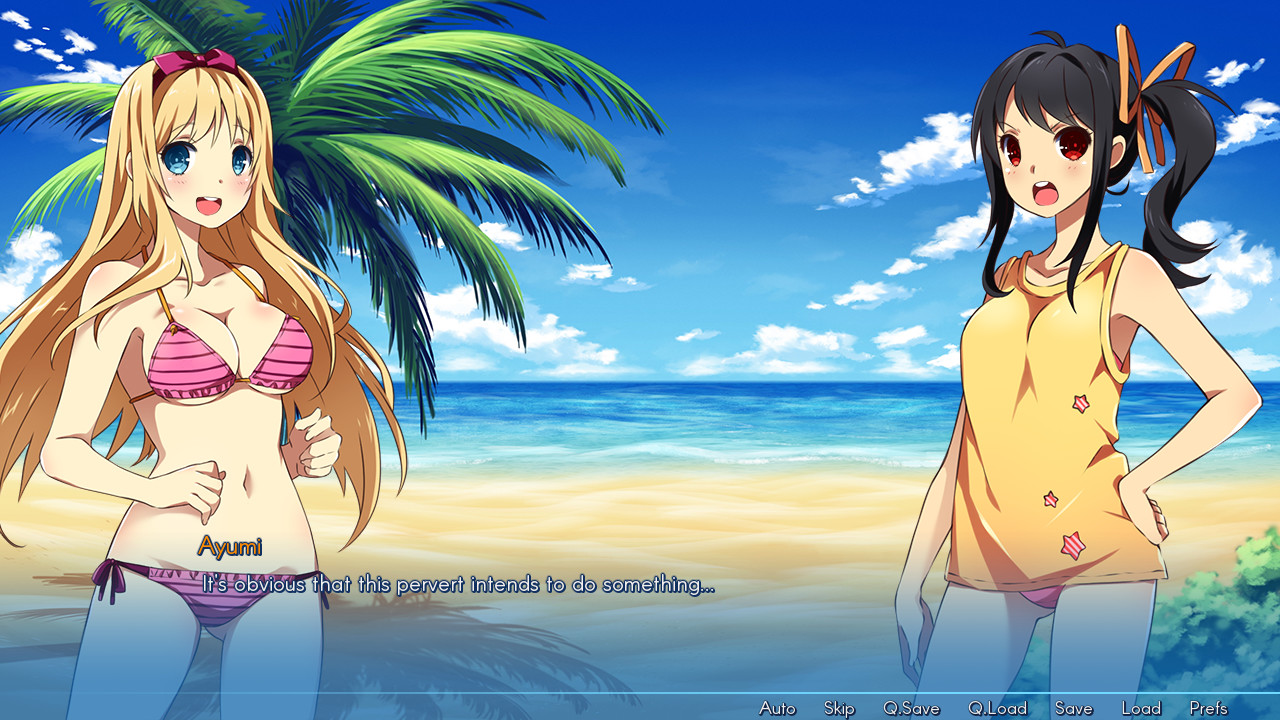Open the Save screen
Screen dimensions: 1280x720
point(1072,707)
